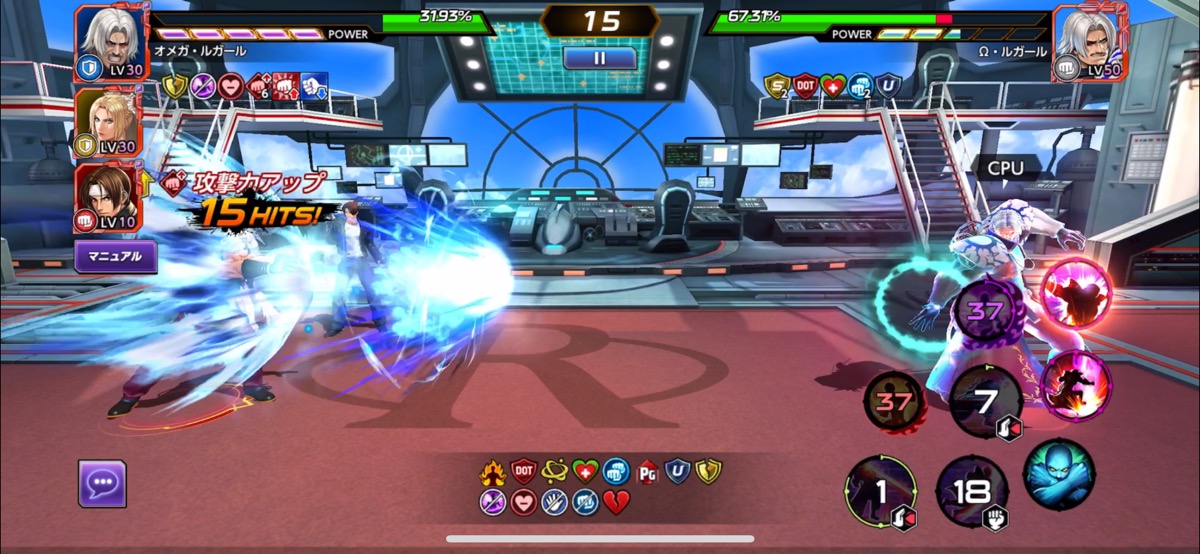Switch to the blonde LV30 fighter portrait
The height and width of the screenshot is (554, 1200).
coord(109,122)
